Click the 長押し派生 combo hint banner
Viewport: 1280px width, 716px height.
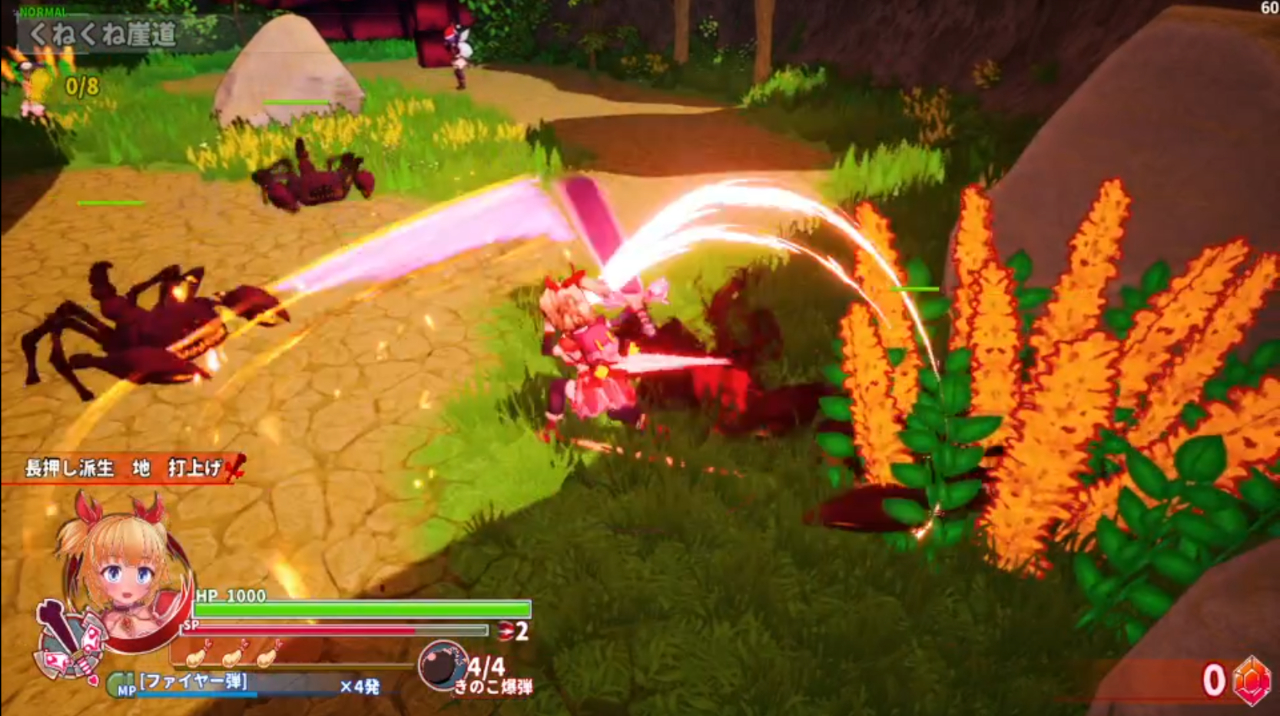pyautogui.click(x=128, y=467)
